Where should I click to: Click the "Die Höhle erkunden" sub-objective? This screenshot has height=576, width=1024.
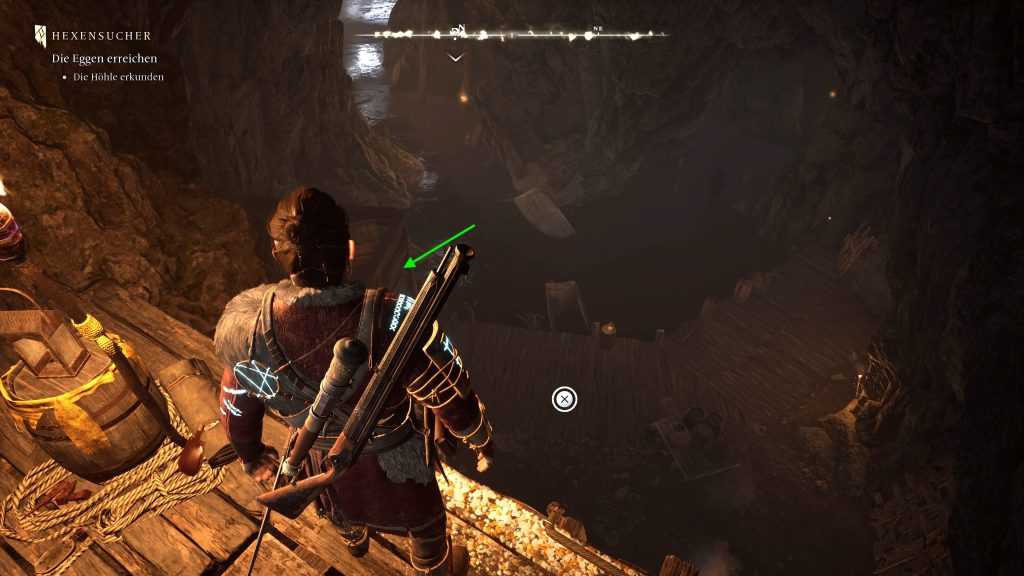(x=118, y=77)
